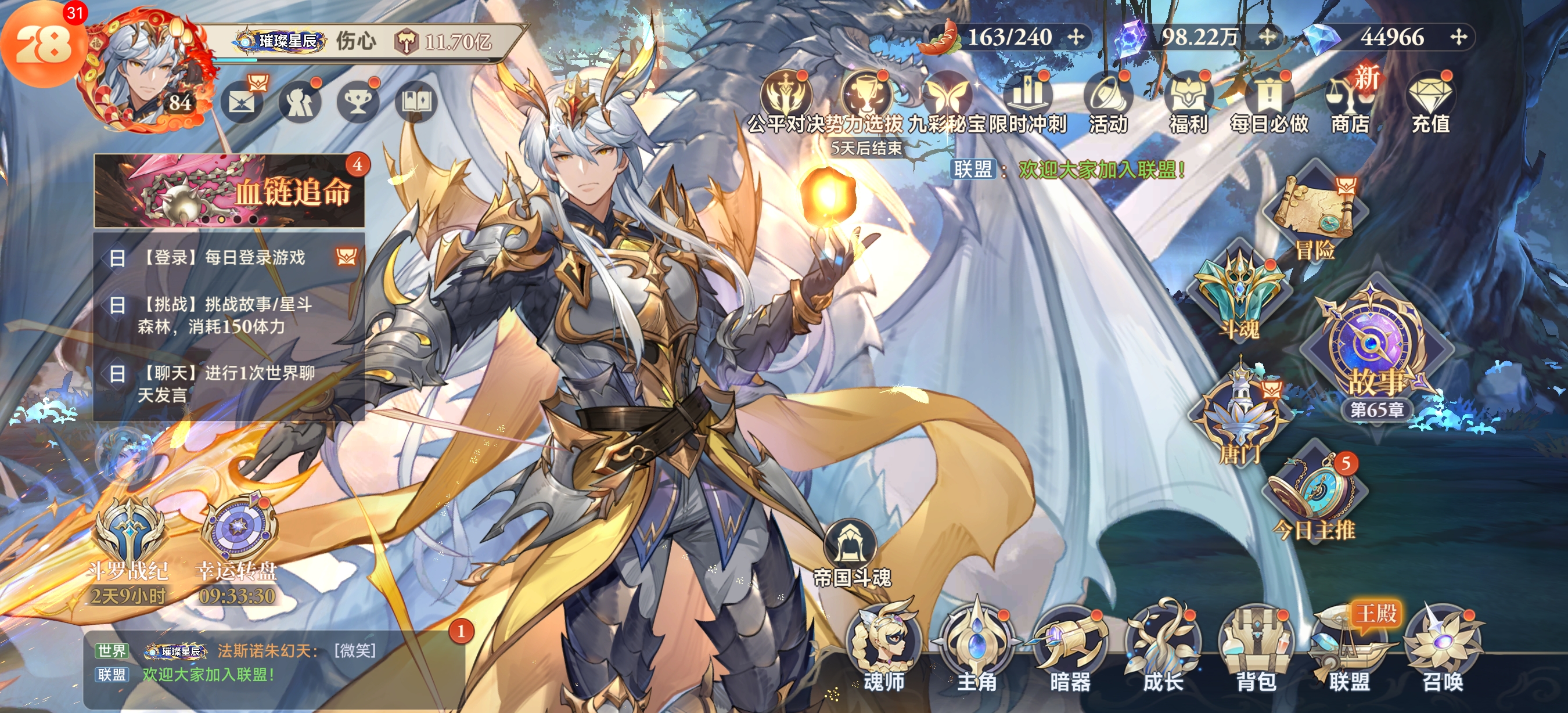
Task: Open the 福利 welfare rewards
Action: click(1188, 103)
